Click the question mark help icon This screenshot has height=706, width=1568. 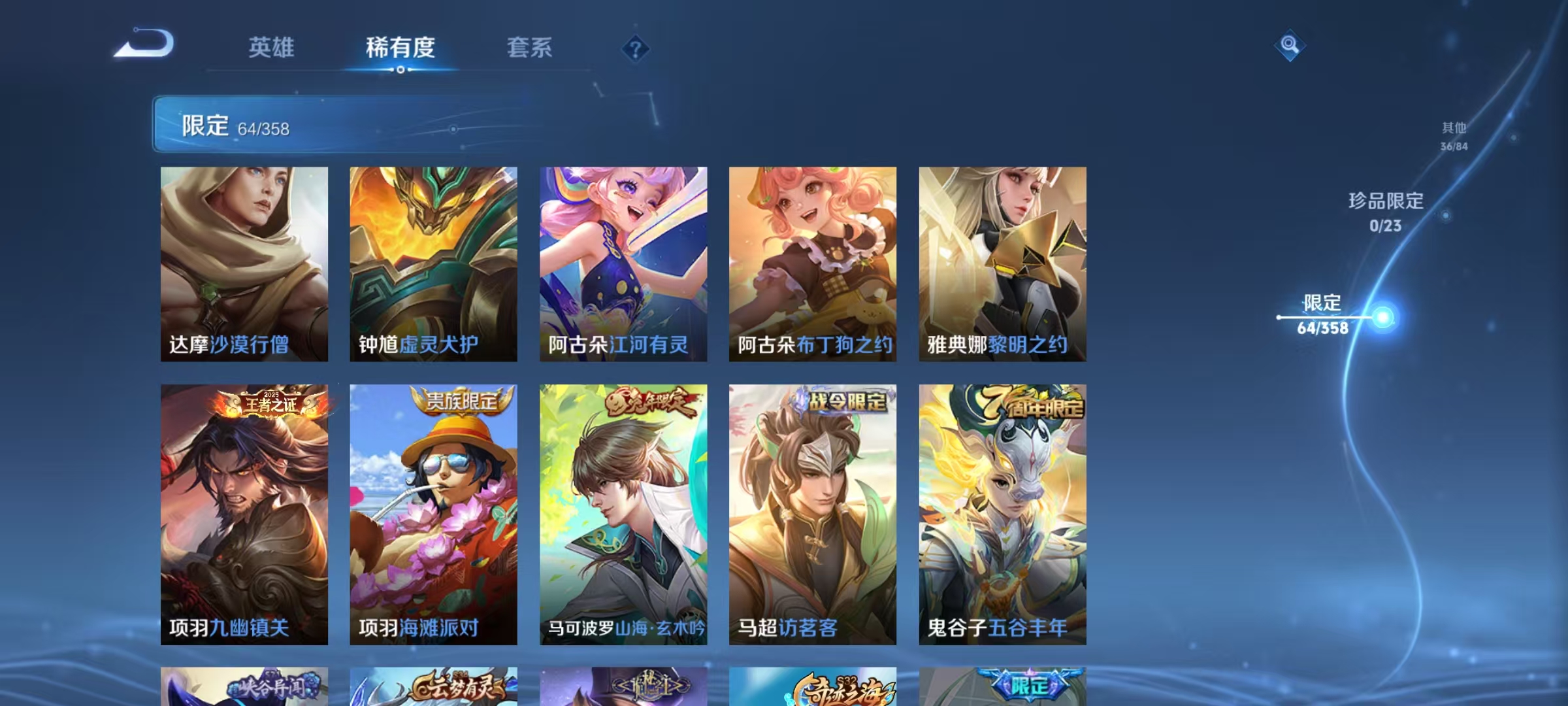pyautogui.click(x=636, y=48)
